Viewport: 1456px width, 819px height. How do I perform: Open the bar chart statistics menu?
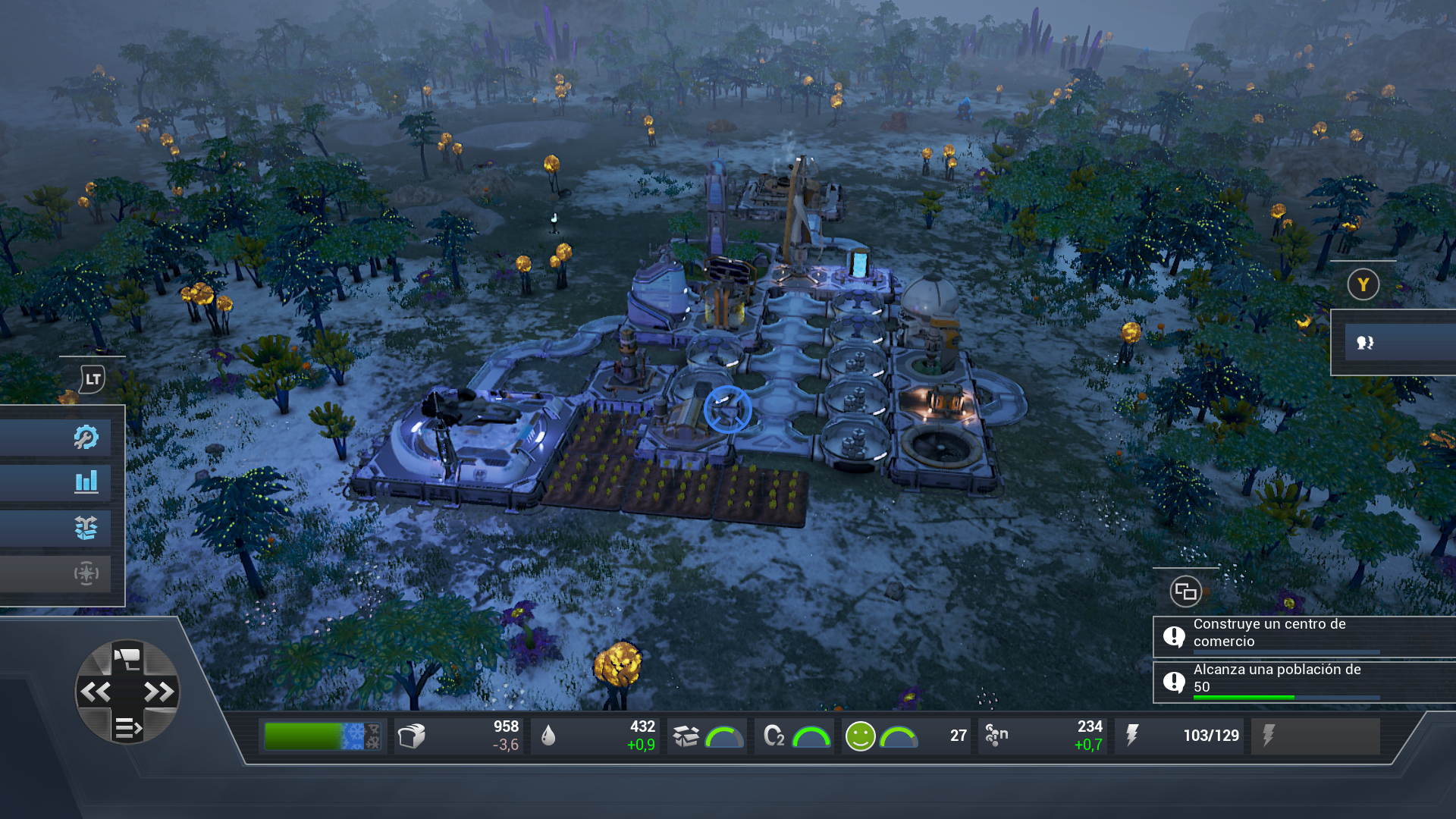tap(86, 482)
